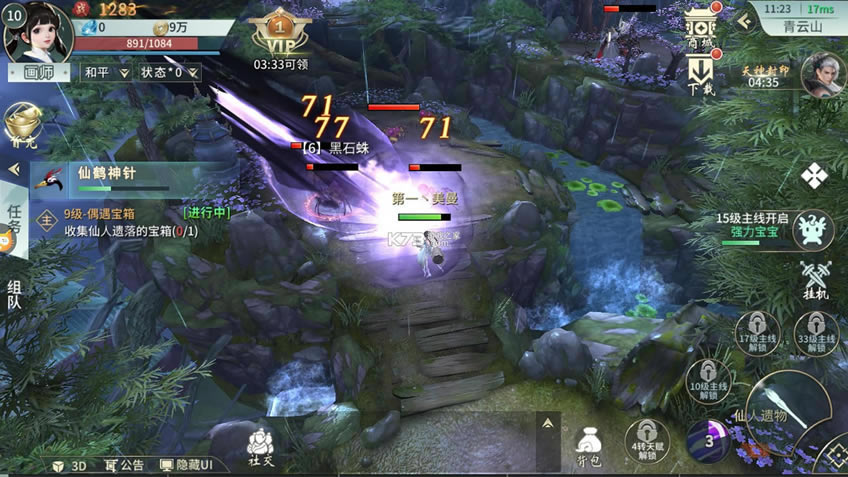Screen dimensions: 848x477
Task: Open the 和平 combat mode dropdown
Action: pyautogui.click(x=106, y=72)
